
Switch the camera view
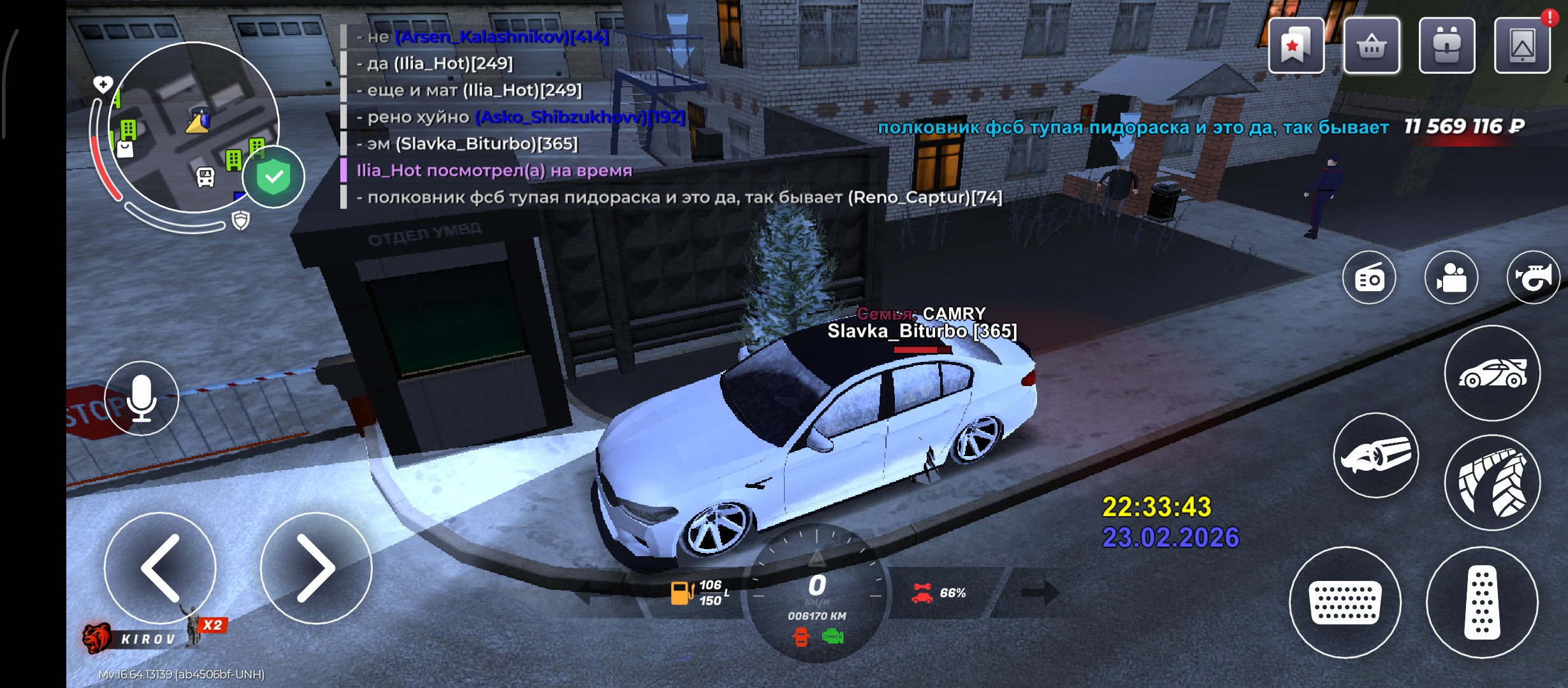point(1451,278)
